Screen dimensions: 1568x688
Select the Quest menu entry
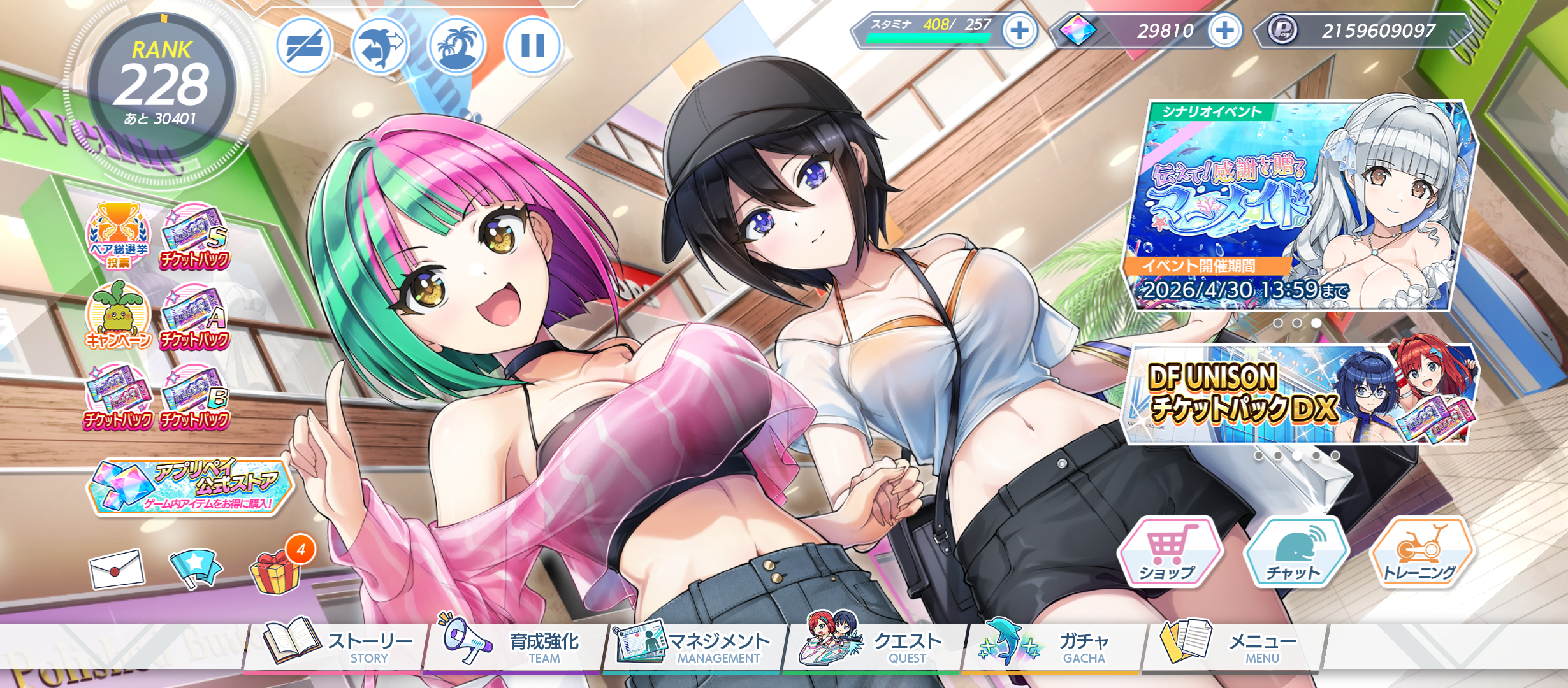point(873,645)
